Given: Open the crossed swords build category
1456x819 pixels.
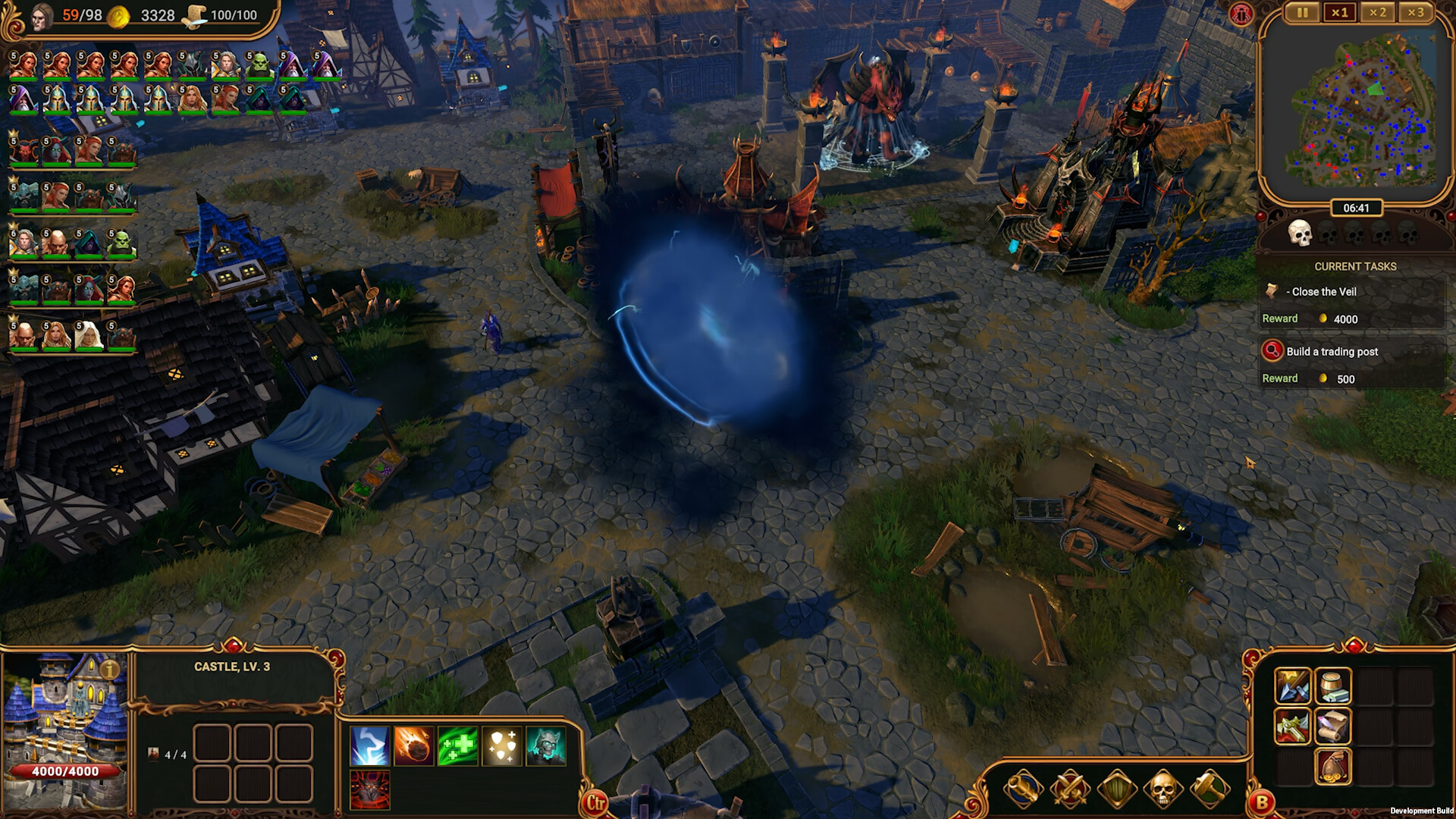Looking at the screenshot, I should point(1070,789).
